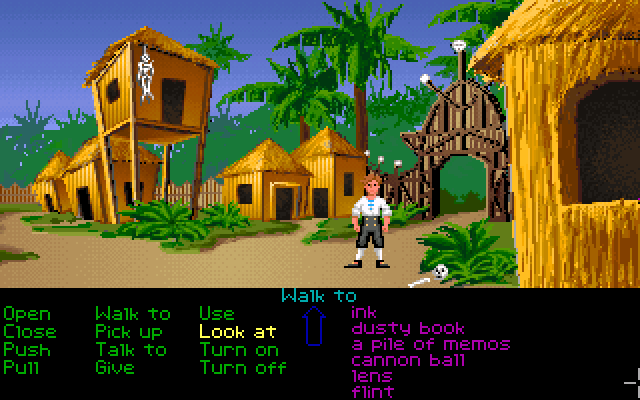Activate the Use verb

click(217, 314)
